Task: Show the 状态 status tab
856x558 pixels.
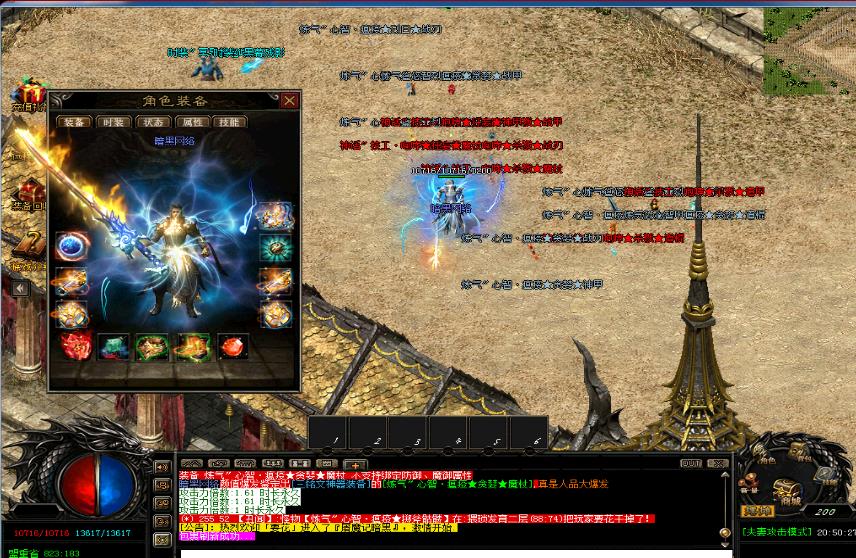Action: 152,122
